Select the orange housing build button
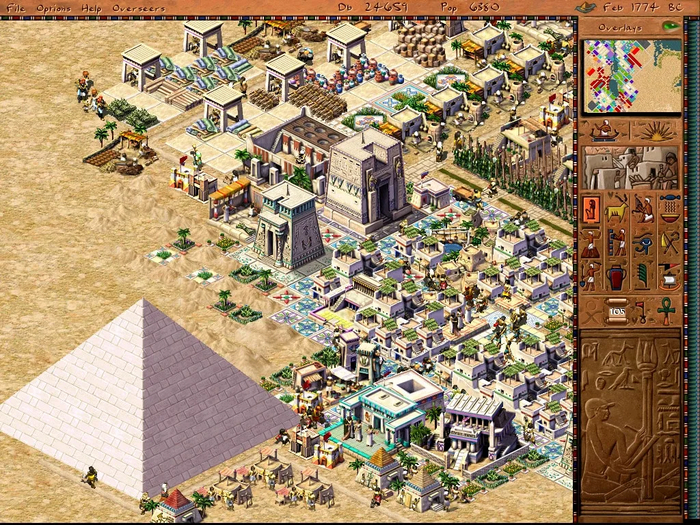 click(x=593, y=208)
